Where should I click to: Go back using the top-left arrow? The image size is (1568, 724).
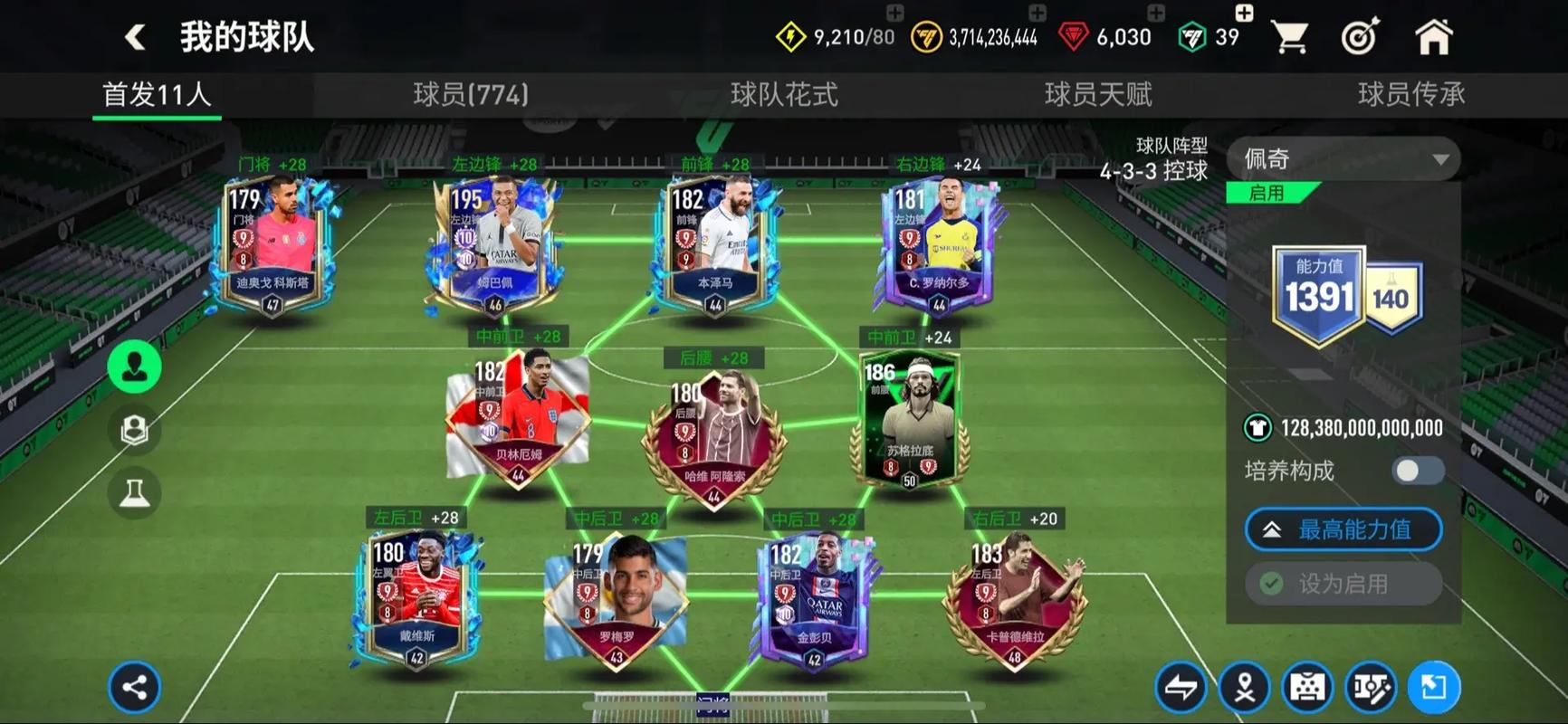click(x=136, y=37)
